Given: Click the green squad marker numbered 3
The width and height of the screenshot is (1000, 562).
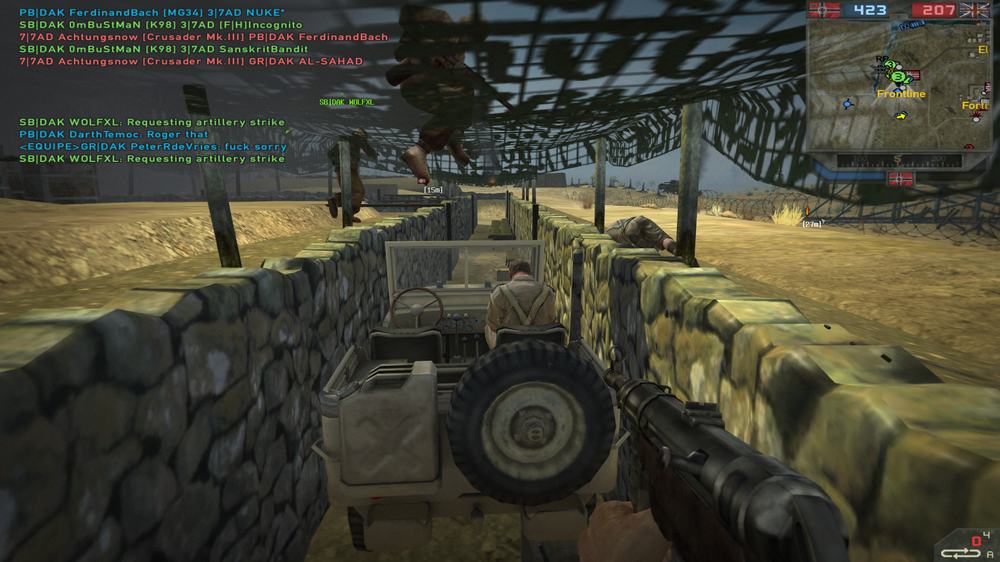Looking at the screenshot, I should click(x=898, y=75).
